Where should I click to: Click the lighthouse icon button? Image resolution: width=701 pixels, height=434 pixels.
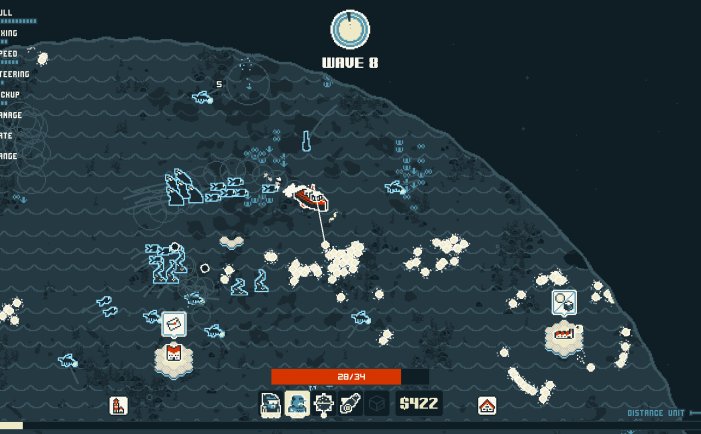tap(117, 405)
